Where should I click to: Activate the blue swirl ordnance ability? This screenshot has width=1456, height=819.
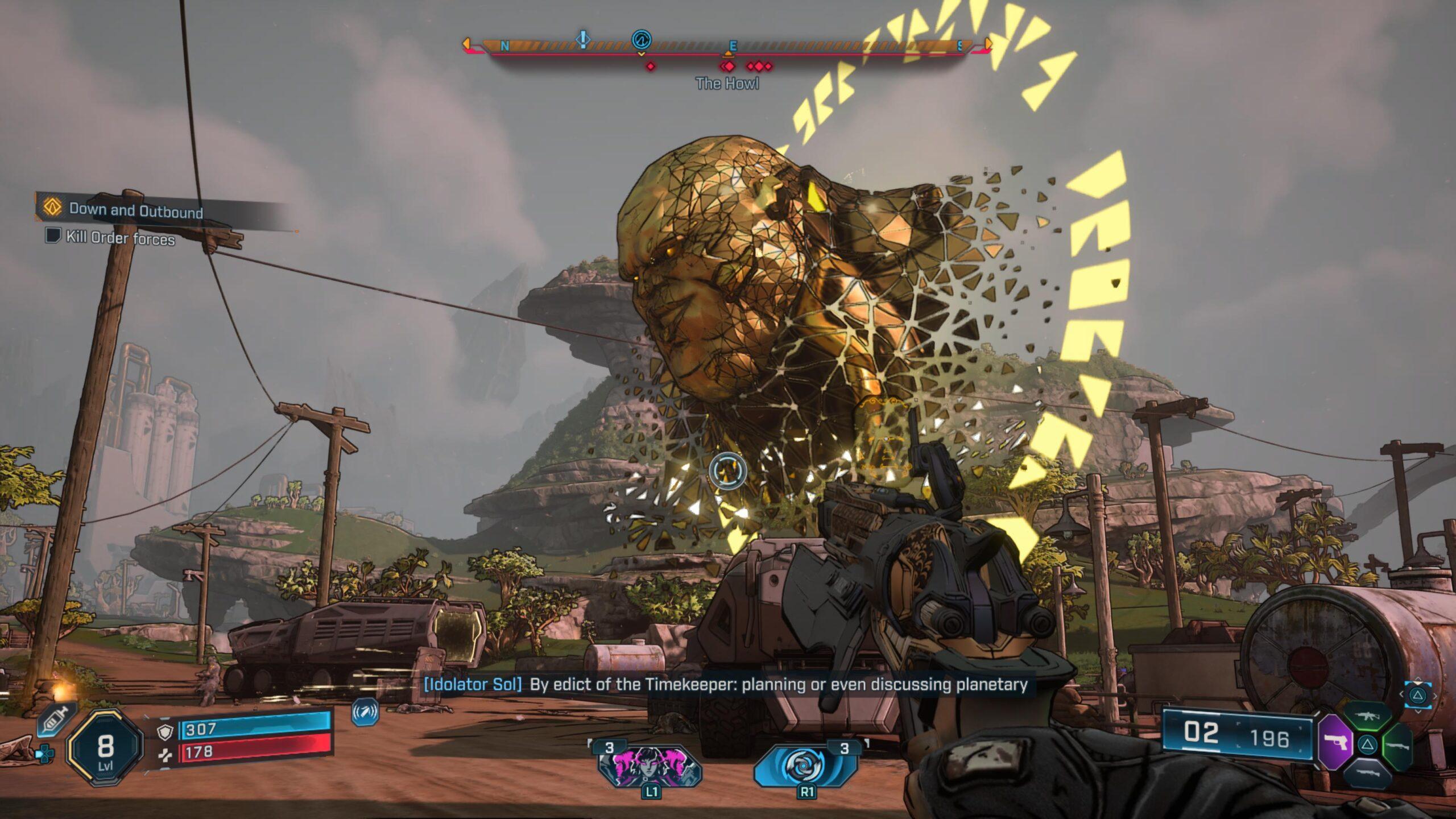806,765
